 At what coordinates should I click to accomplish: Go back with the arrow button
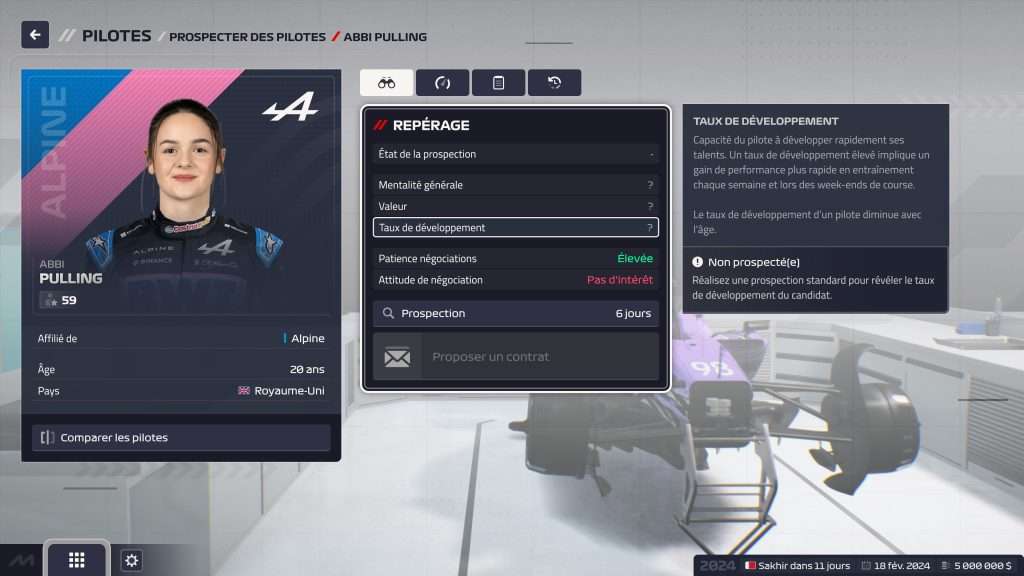tap(35, 35)
